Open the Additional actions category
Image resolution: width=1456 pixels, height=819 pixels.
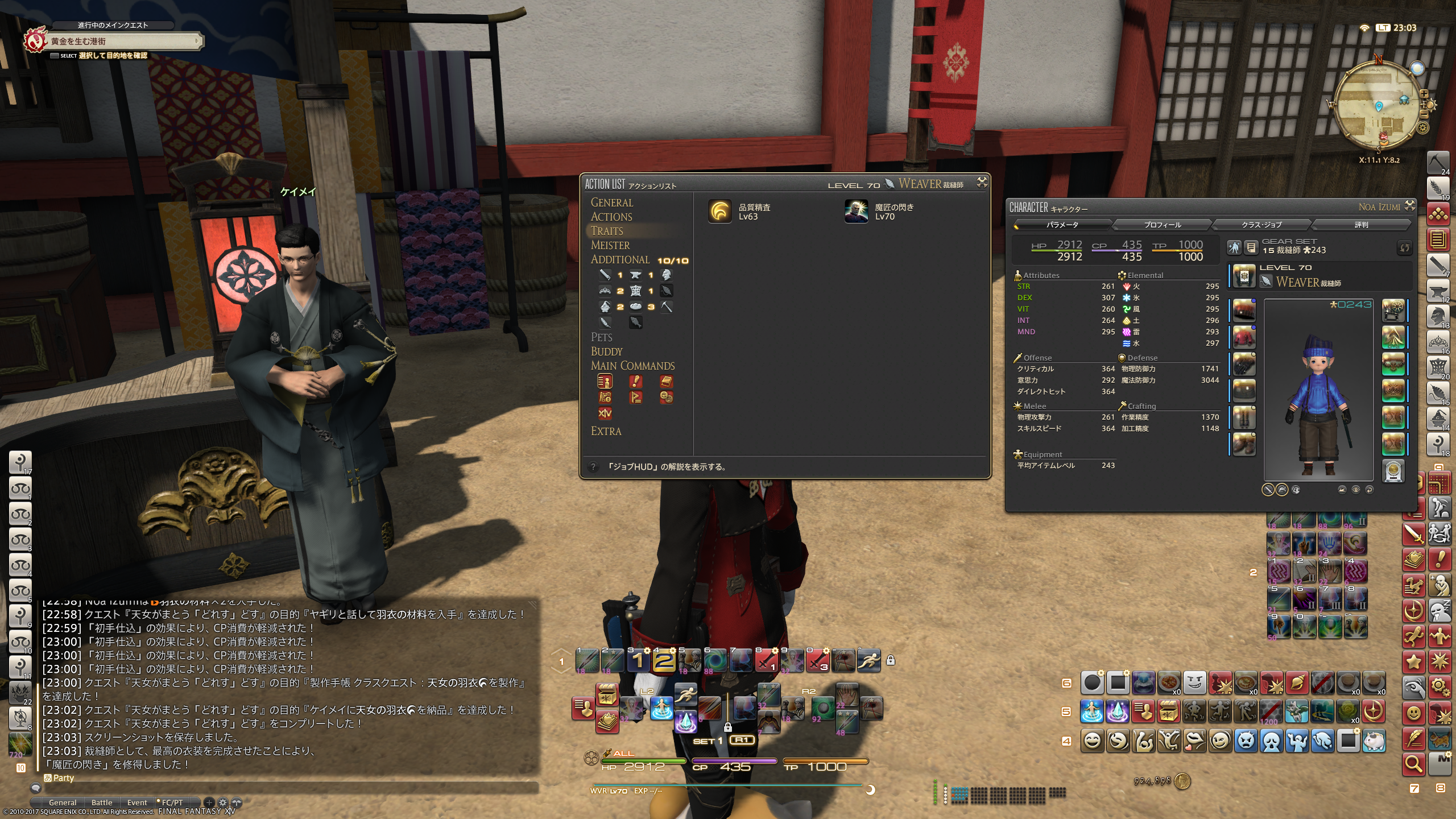coord(619,259)
